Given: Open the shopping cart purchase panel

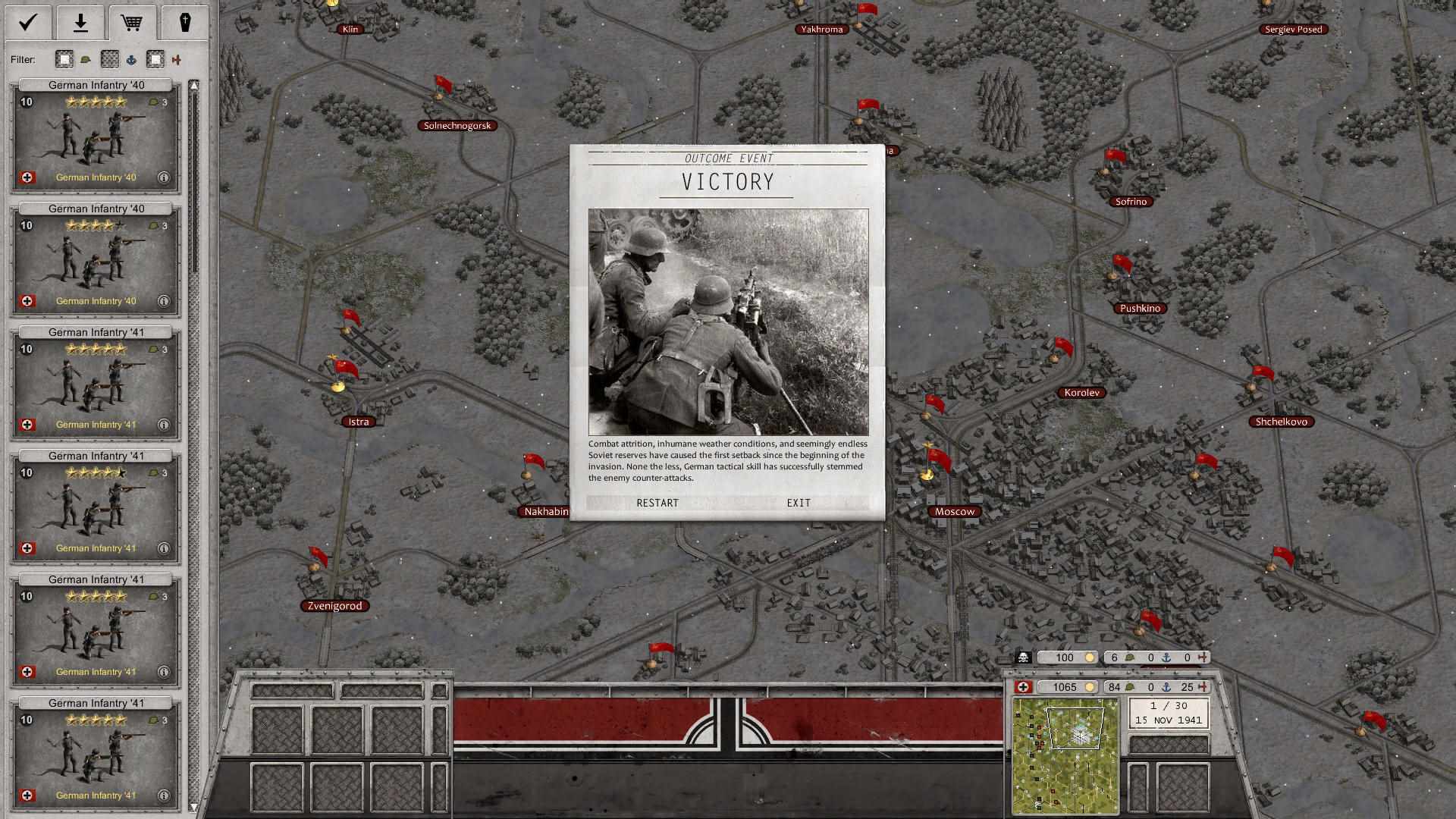Looking at the screenshot, I should click(133, 21).
